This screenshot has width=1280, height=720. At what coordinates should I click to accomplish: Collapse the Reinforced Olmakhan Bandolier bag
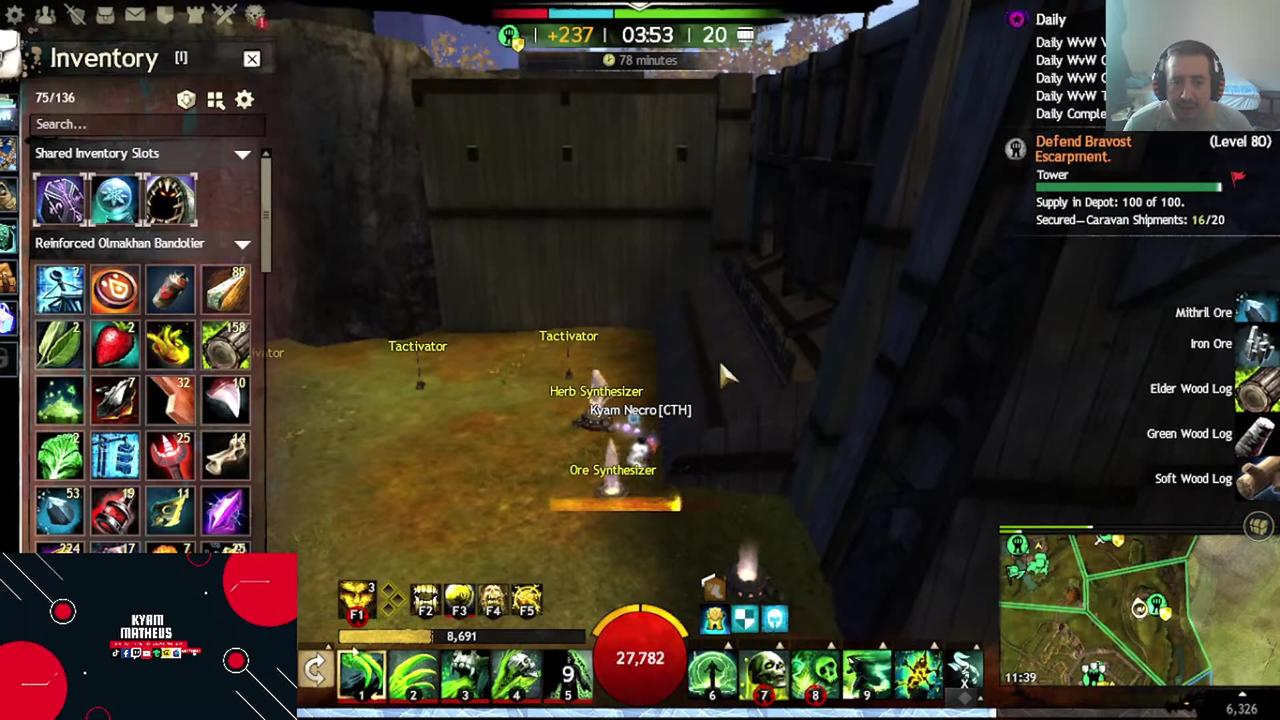pyautogui.click(x=243, y=243)
